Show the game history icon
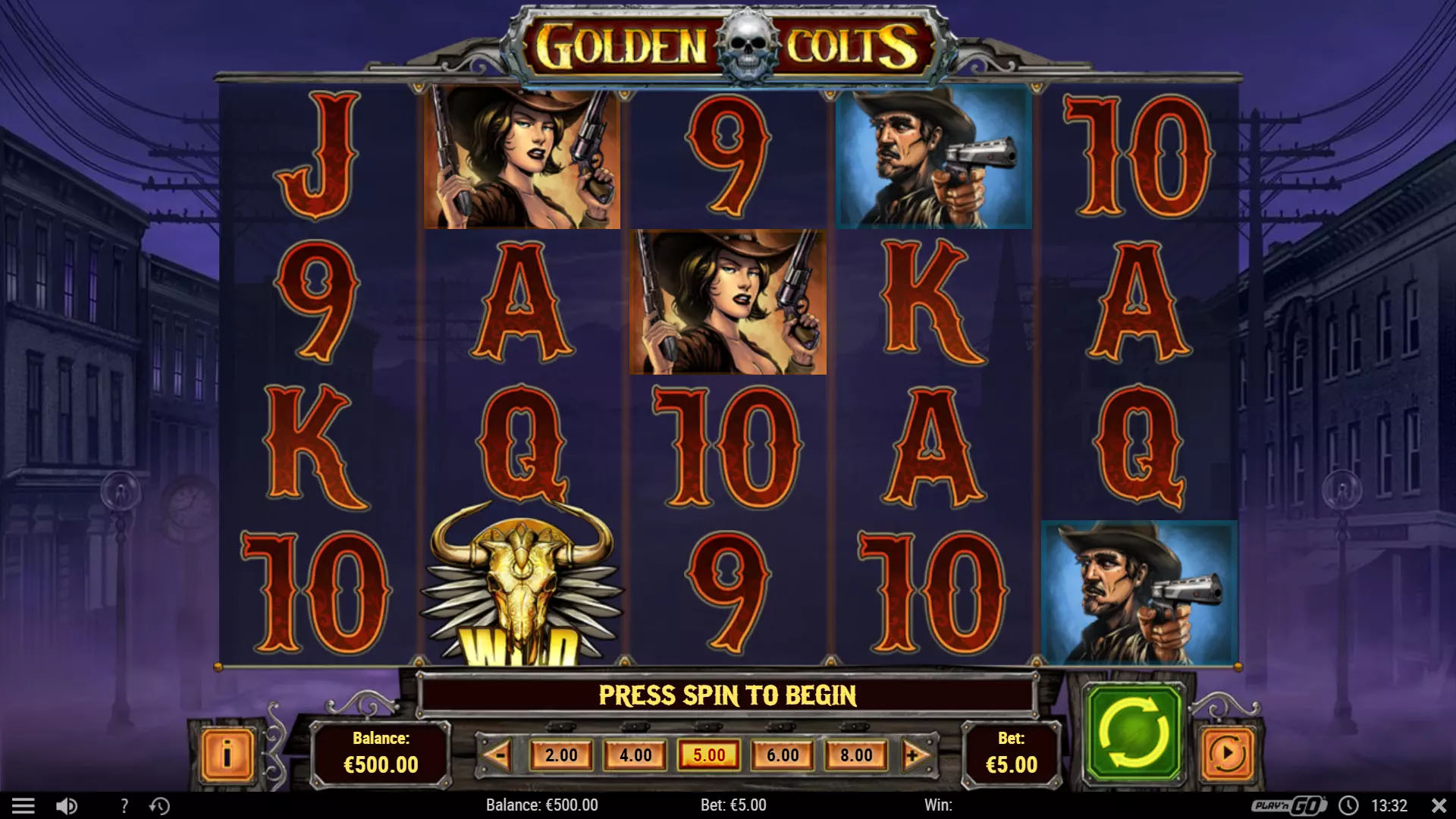 [x=159, y=805]
